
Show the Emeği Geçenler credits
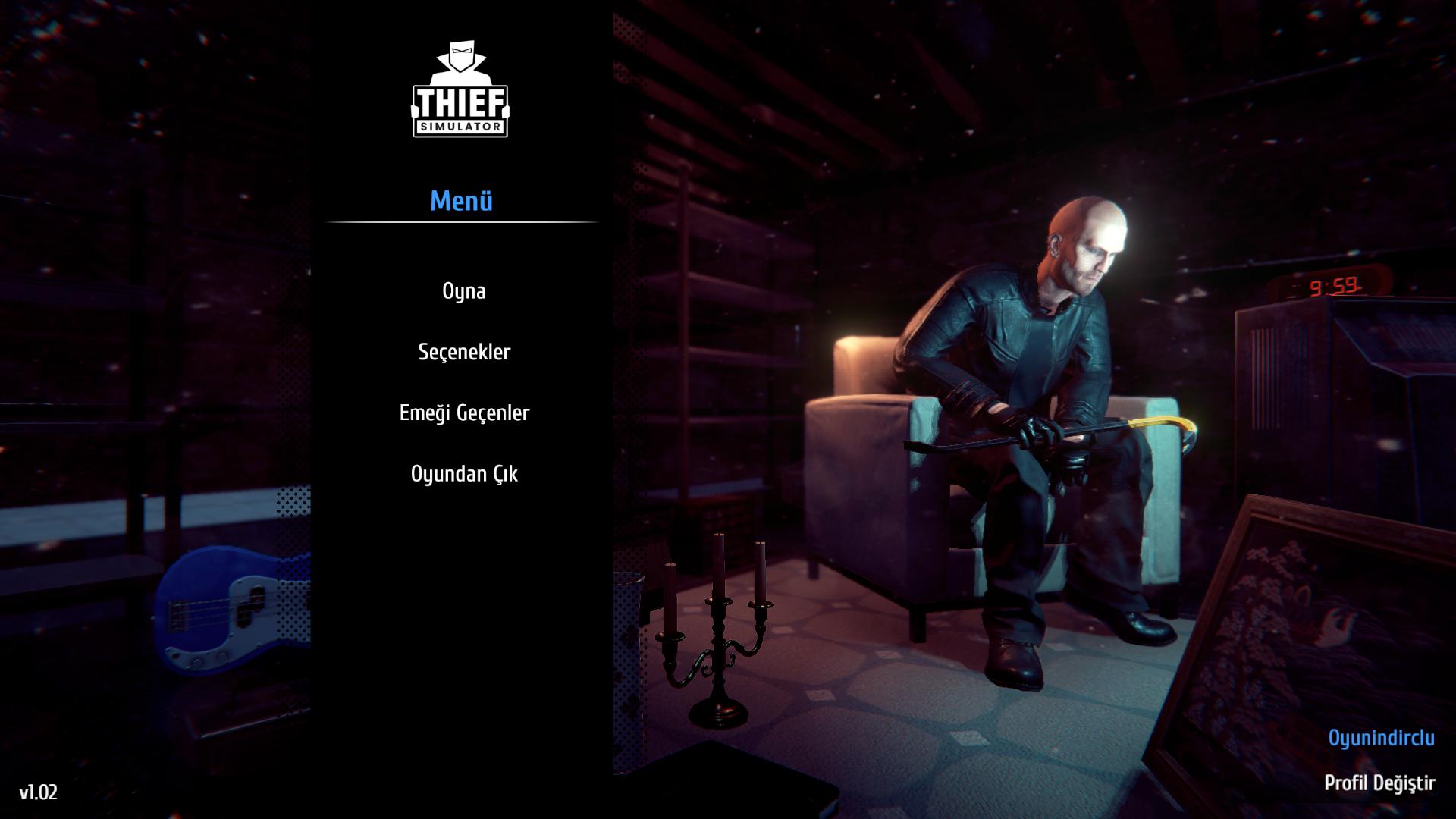pyautogui.click(x=464, y=413)
